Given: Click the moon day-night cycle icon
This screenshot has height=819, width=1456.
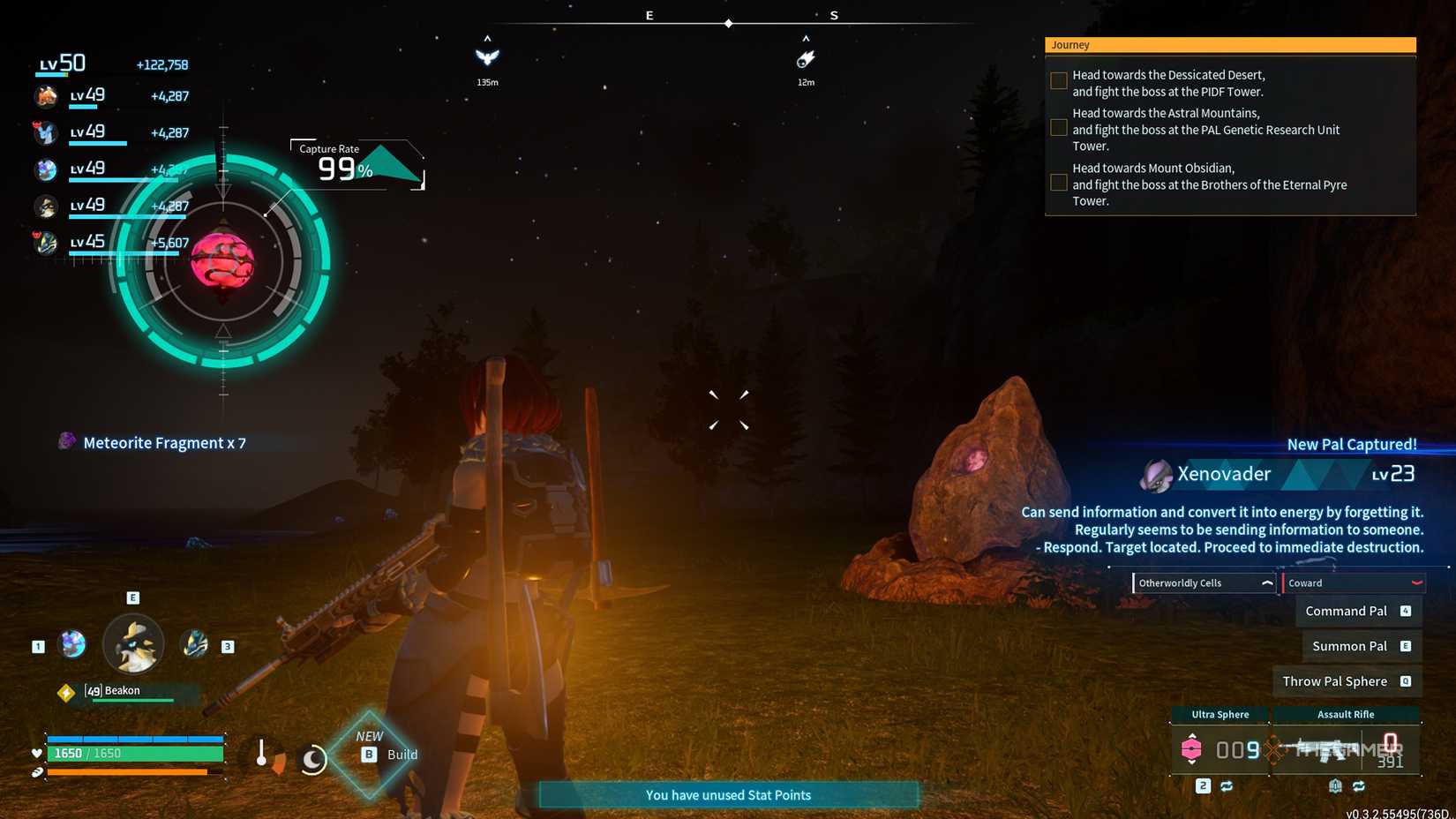Looking at the screenshot, I should click(312, 757).
